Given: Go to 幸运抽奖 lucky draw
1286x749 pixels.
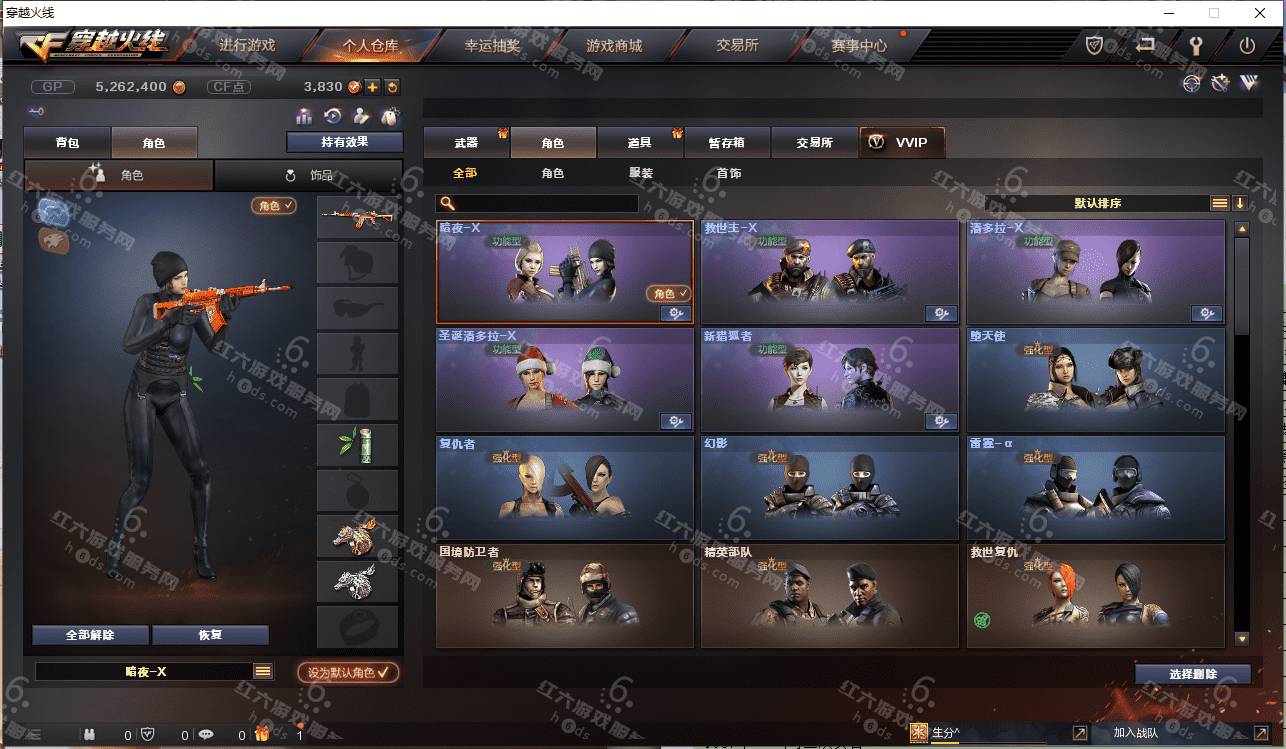Looking at the screenshot, I should tap(492, 45).
